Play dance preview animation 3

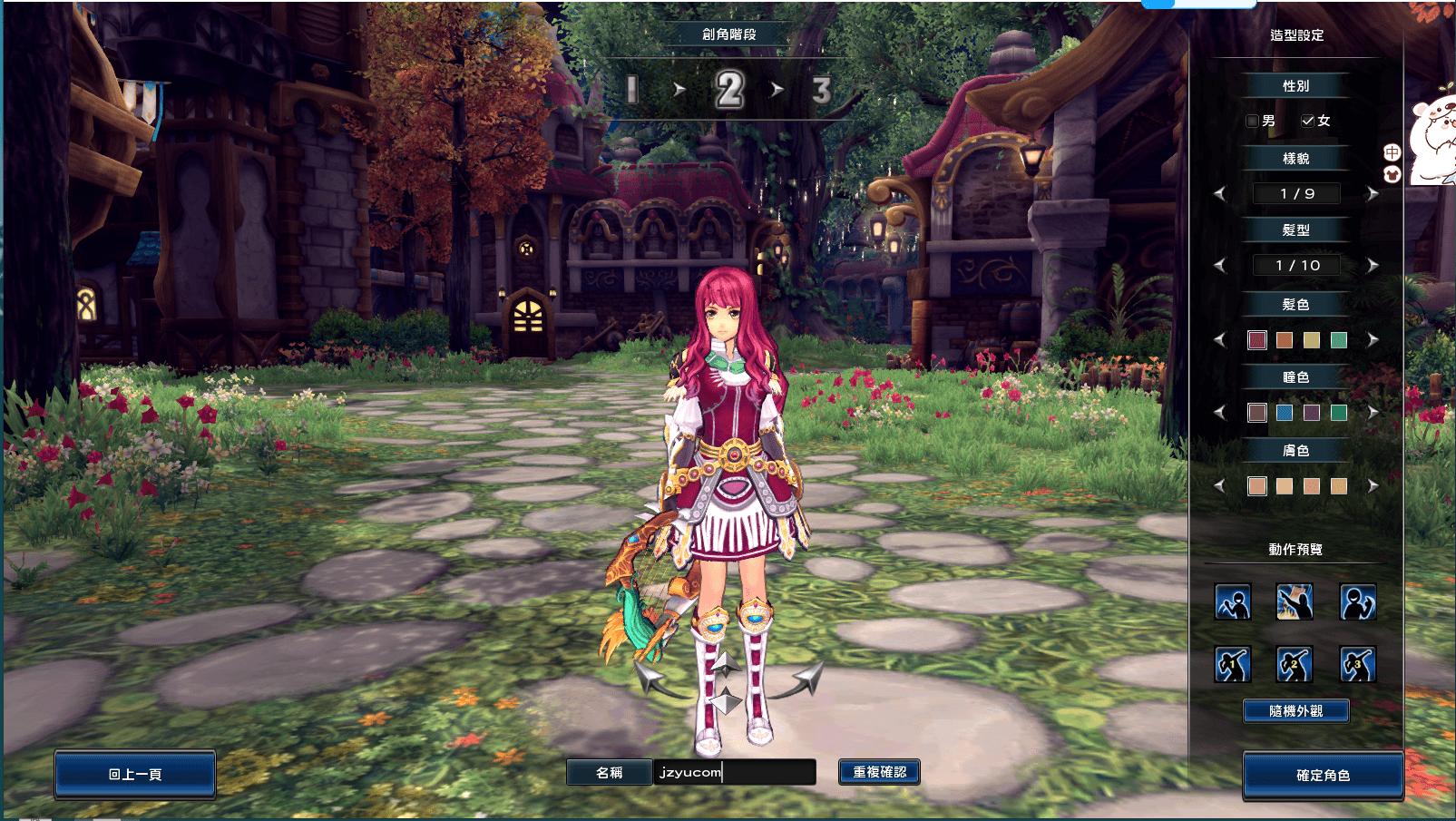pos(1358,664)
